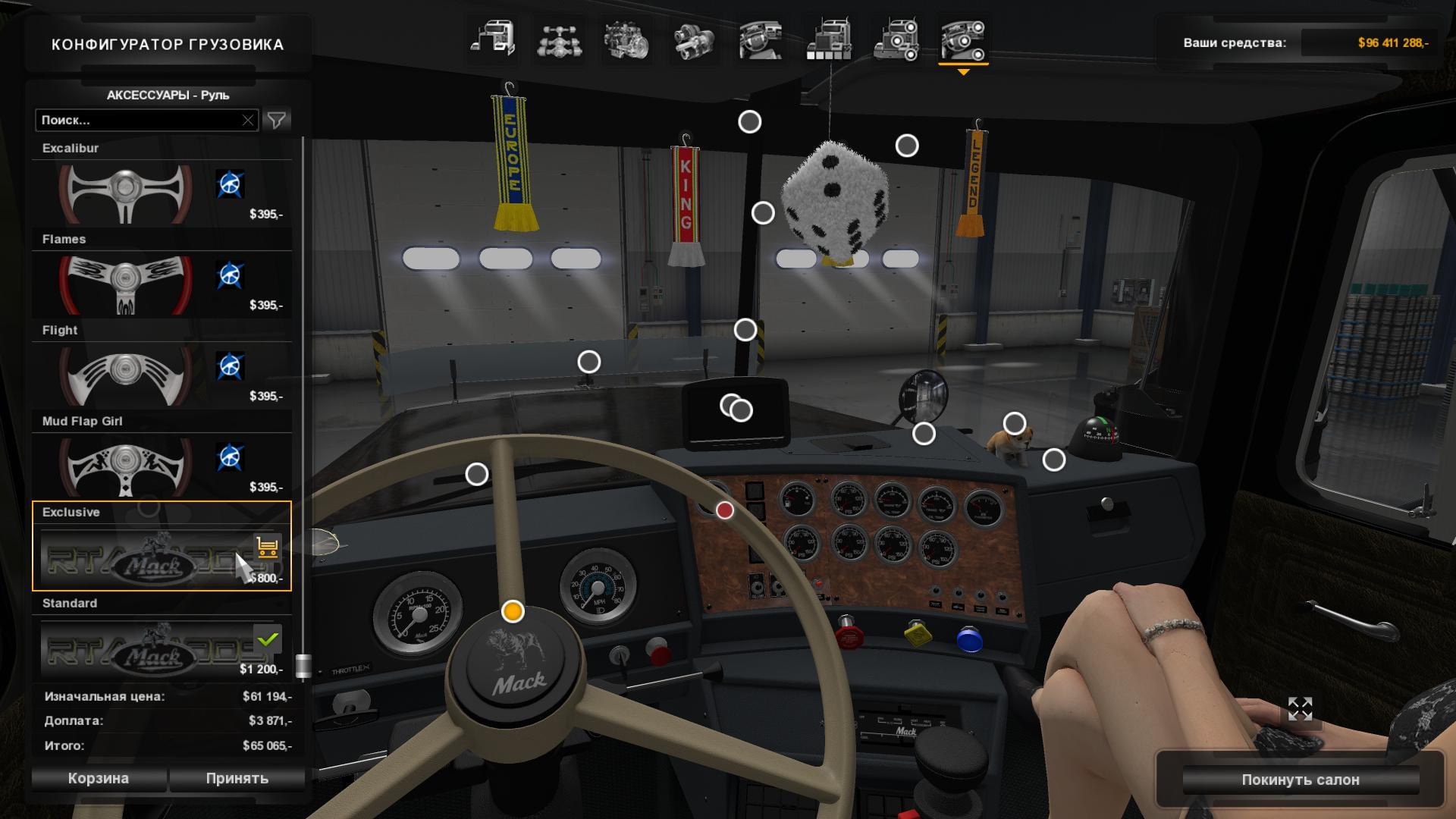The width and height of the screenshot is (1456, 819).
Task: Open the Корзина cart
Action: 99,779
